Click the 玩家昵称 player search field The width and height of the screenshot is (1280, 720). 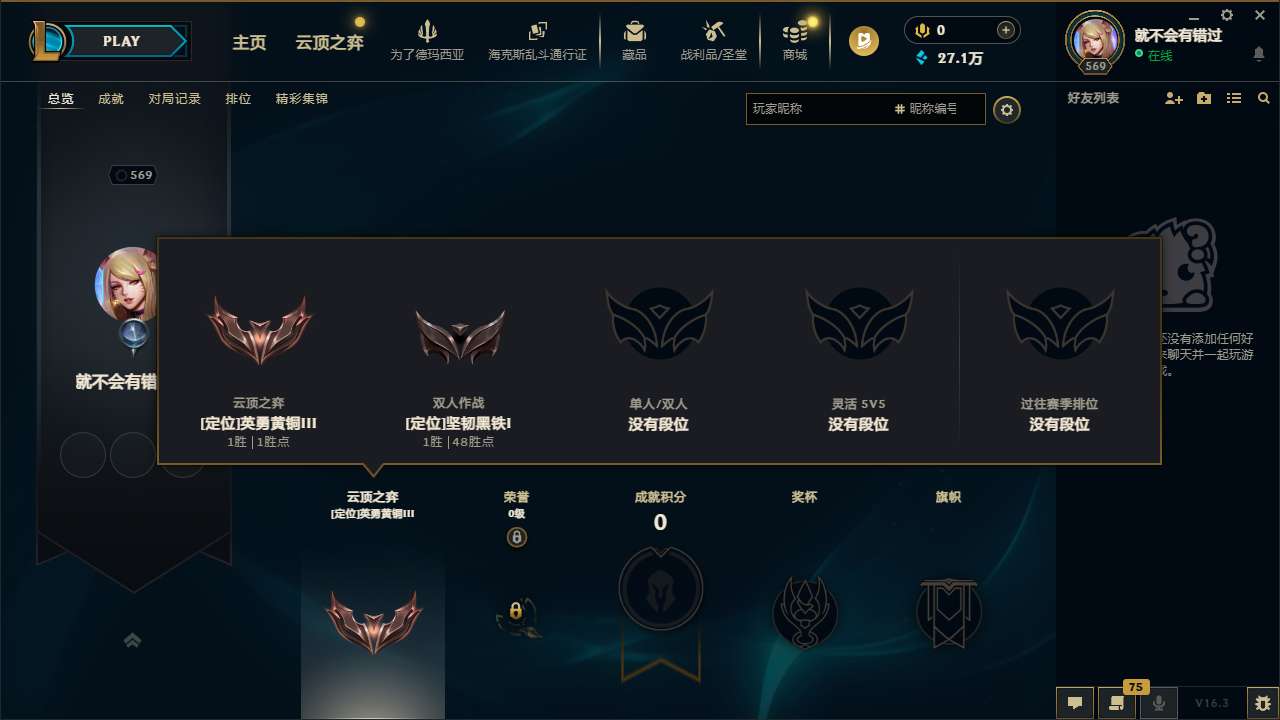[x=820, y=110]
